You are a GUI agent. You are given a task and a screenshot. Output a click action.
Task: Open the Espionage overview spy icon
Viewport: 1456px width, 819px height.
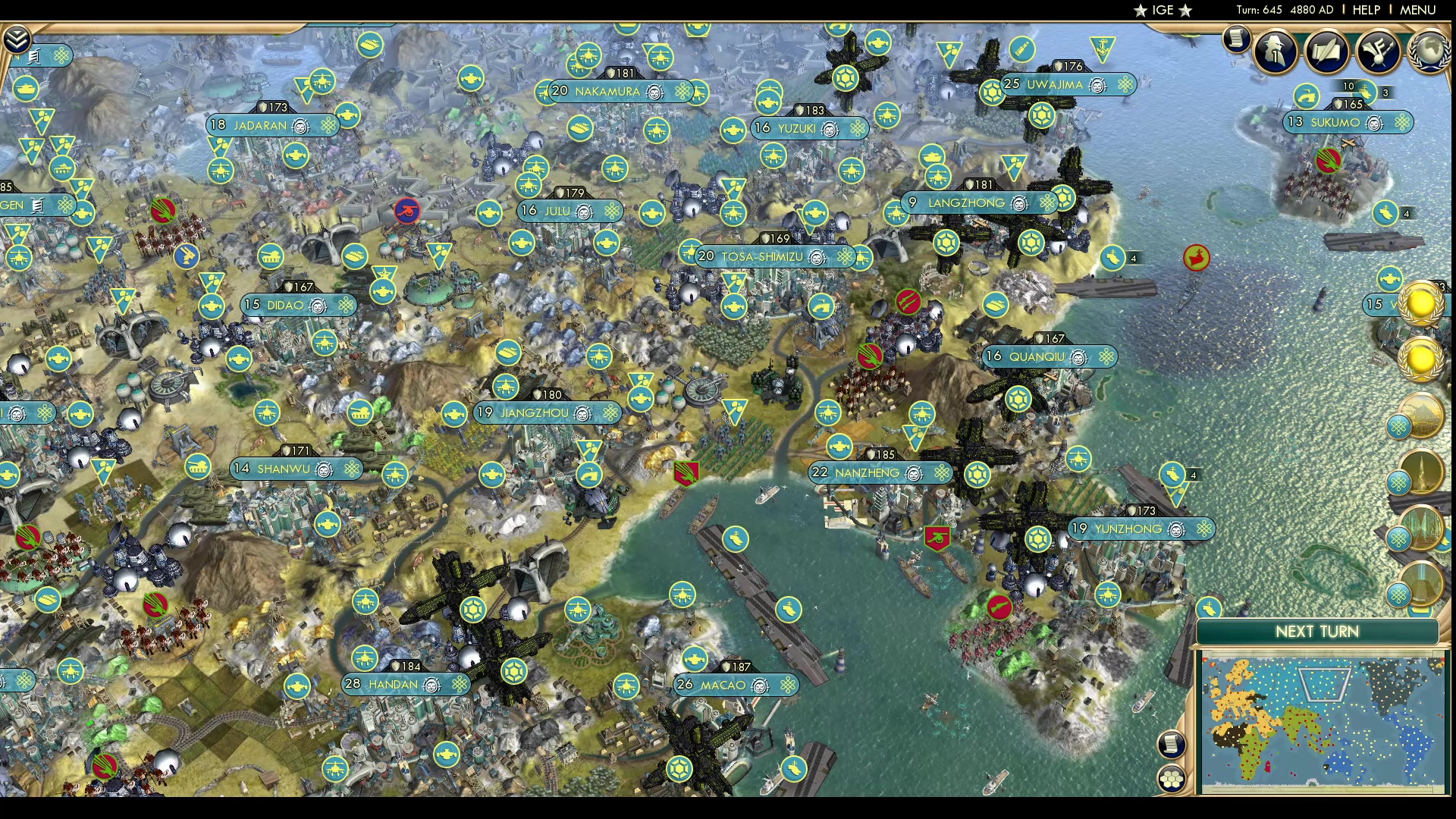(1274, 51)
